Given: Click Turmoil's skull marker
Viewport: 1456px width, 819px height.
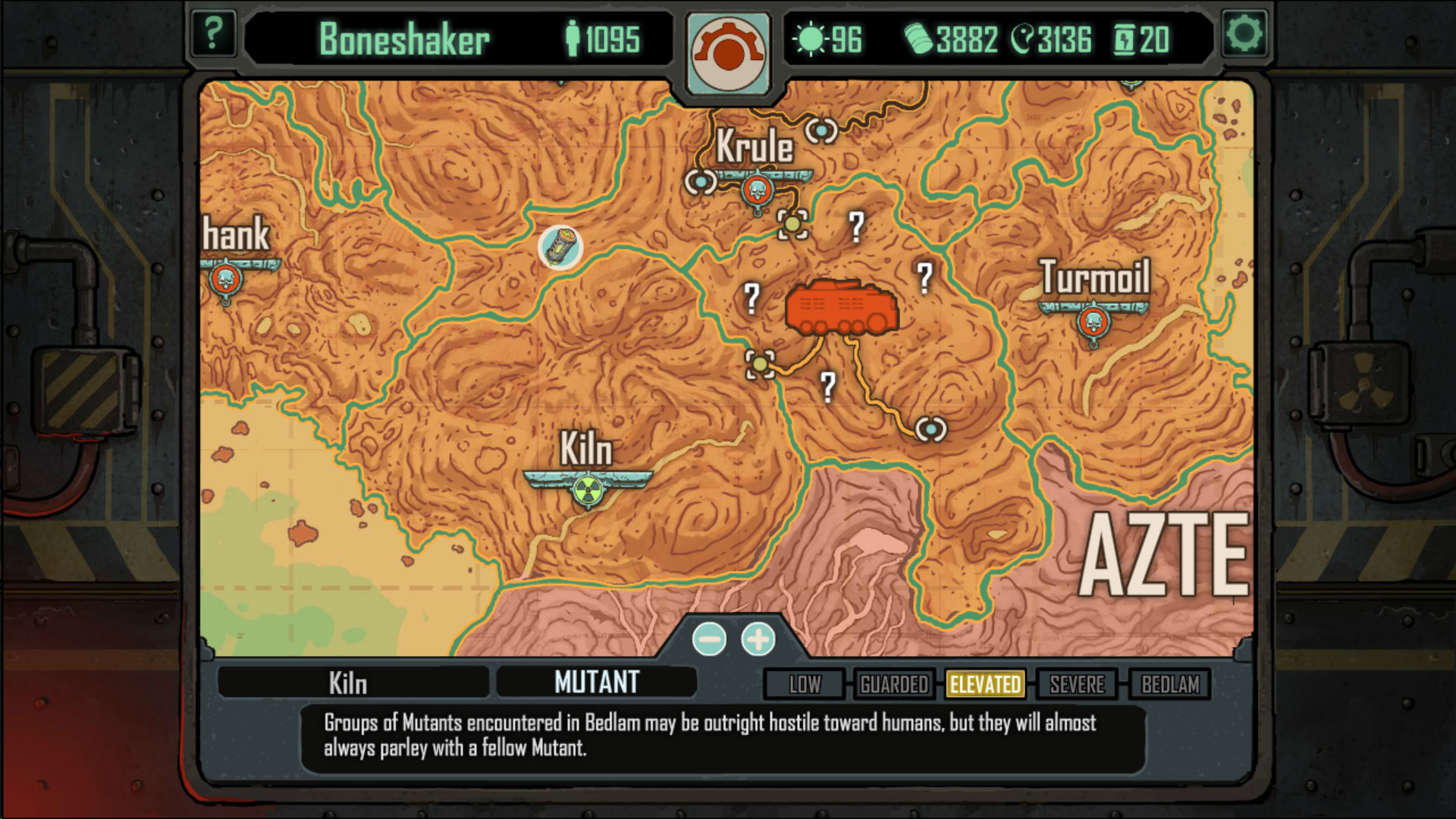Looking at the screenshot, I should pos(1094,320).
